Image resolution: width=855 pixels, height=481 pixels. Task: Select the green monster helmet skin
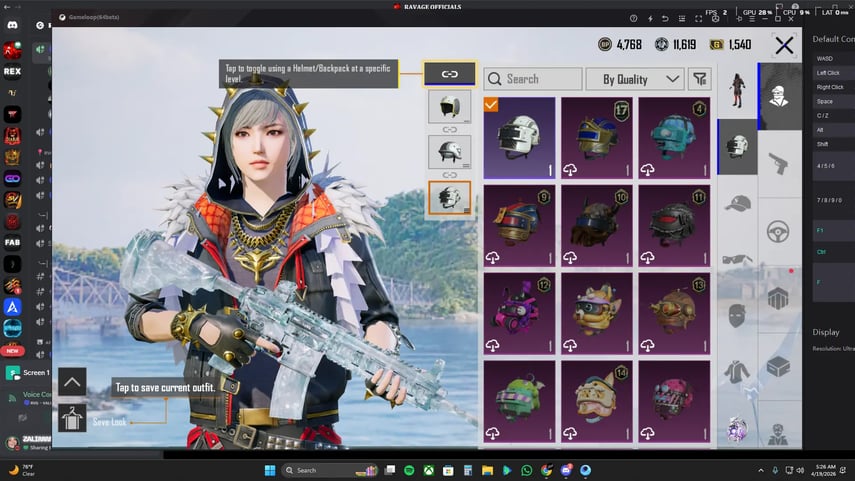point(520,399)
